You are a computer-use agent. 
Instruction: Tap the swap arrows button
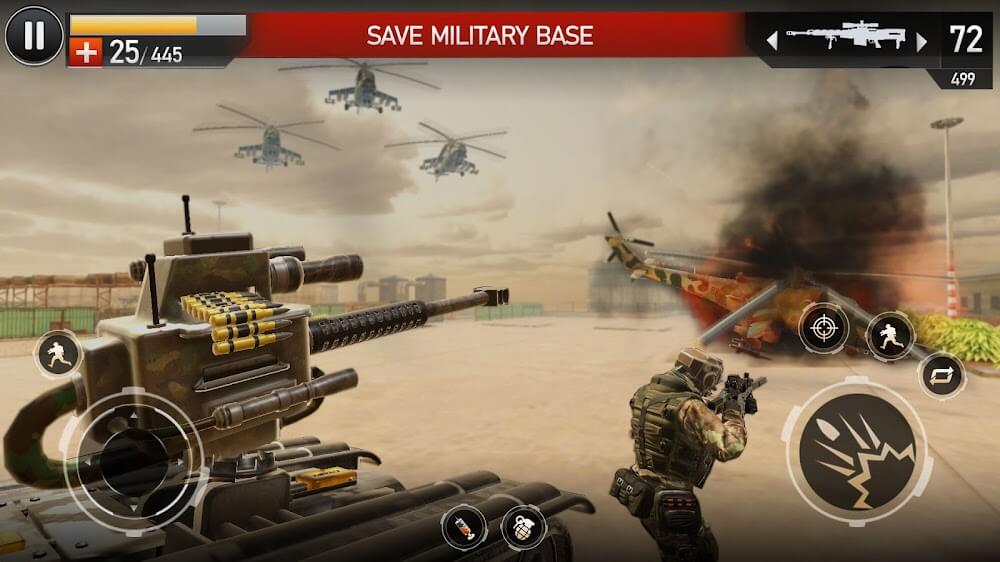coord(941,376)
